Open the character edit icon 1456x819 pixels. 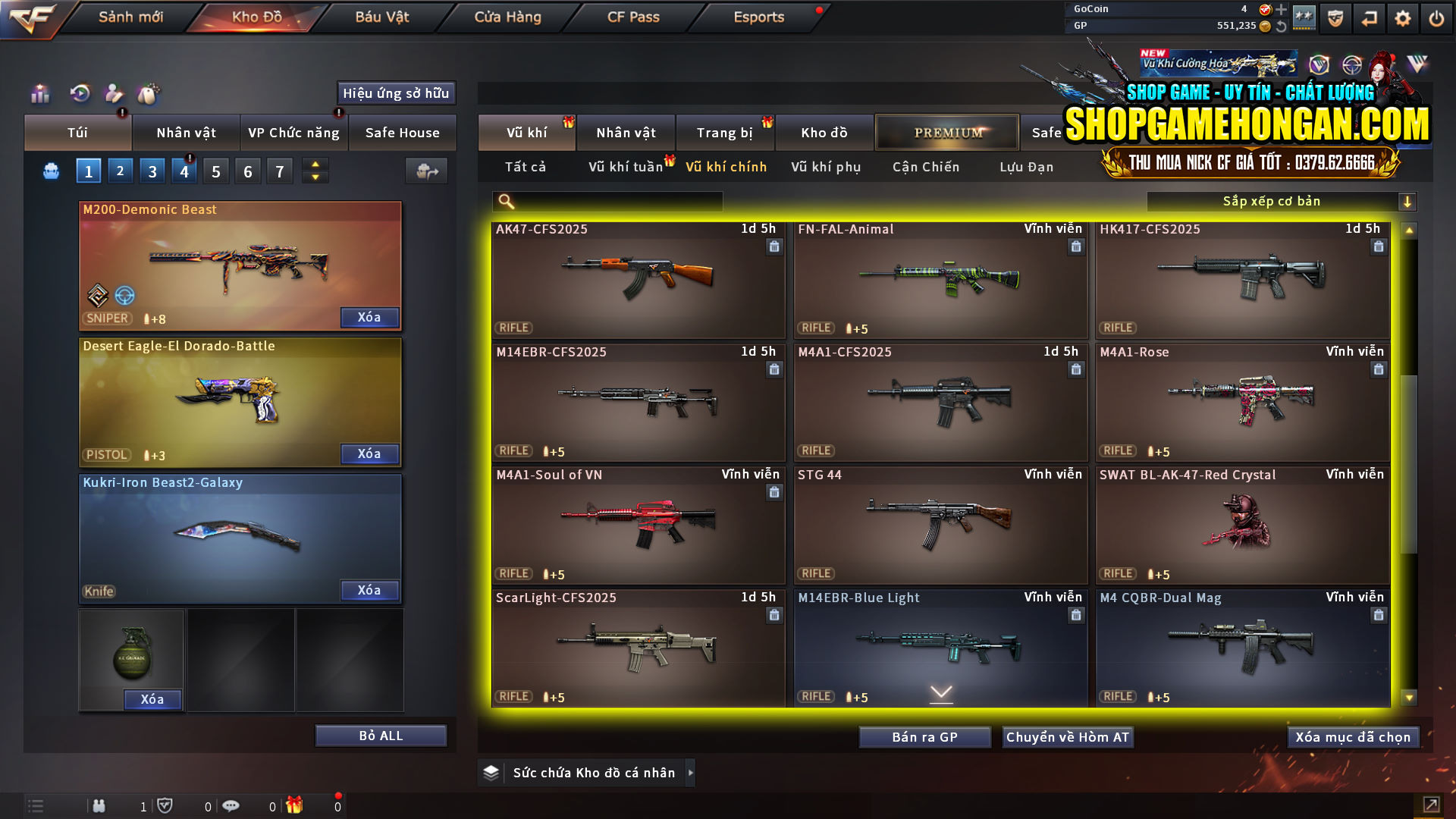point(114,94)
